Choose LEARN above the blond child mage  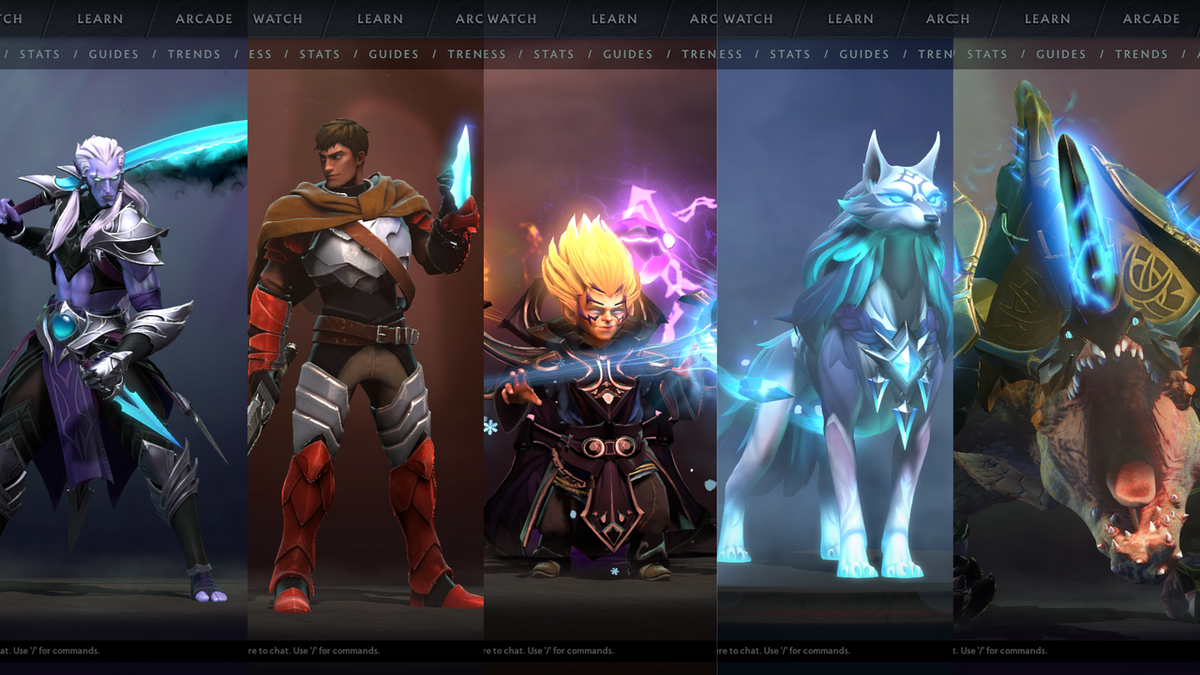[614, 19]
